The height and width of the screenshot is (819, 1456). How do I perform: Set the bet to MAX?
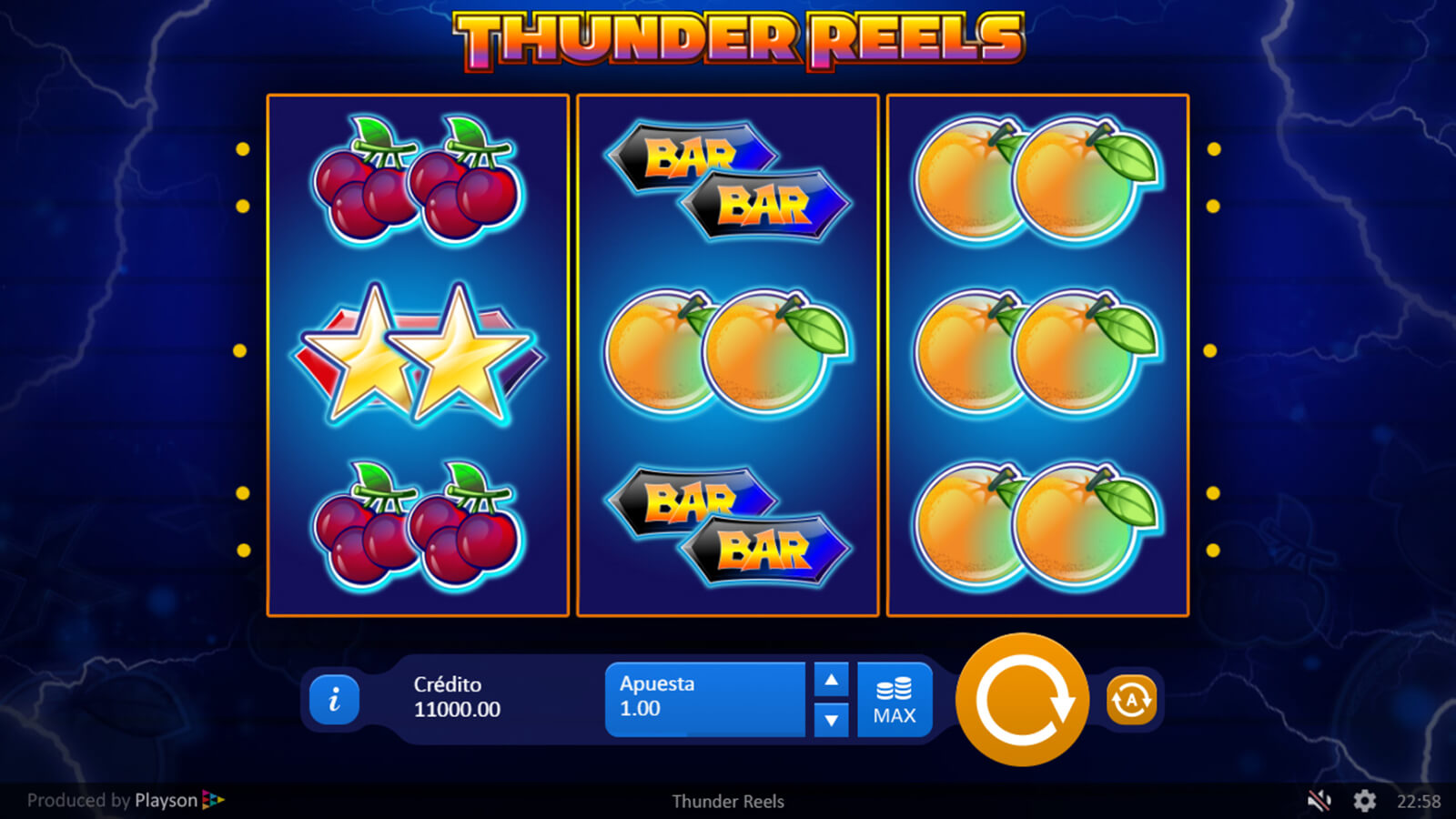click(x=895, y=700)
